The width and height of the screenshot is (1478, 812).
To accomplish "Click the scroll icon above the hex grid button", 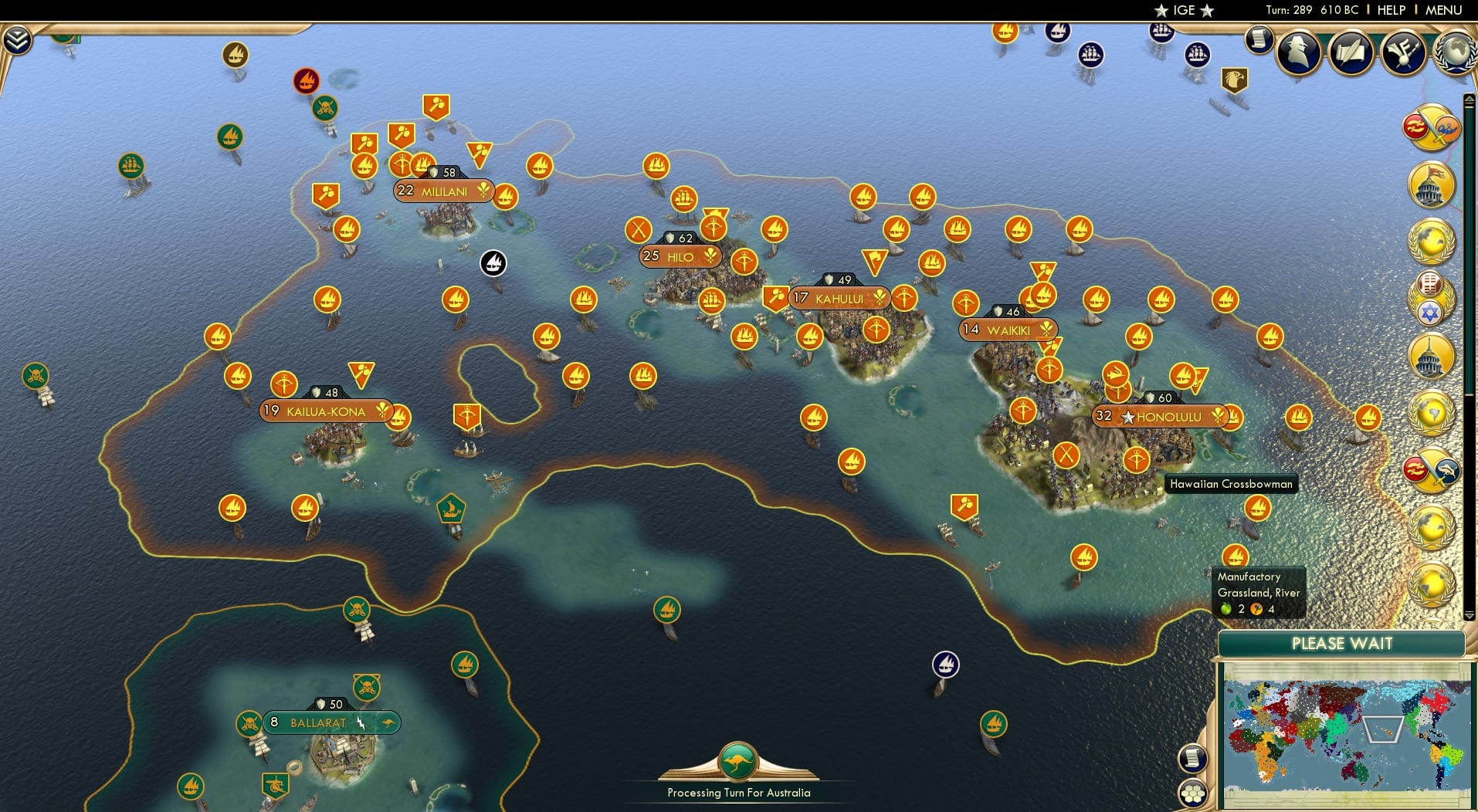I will click(x=1194, y=757).
